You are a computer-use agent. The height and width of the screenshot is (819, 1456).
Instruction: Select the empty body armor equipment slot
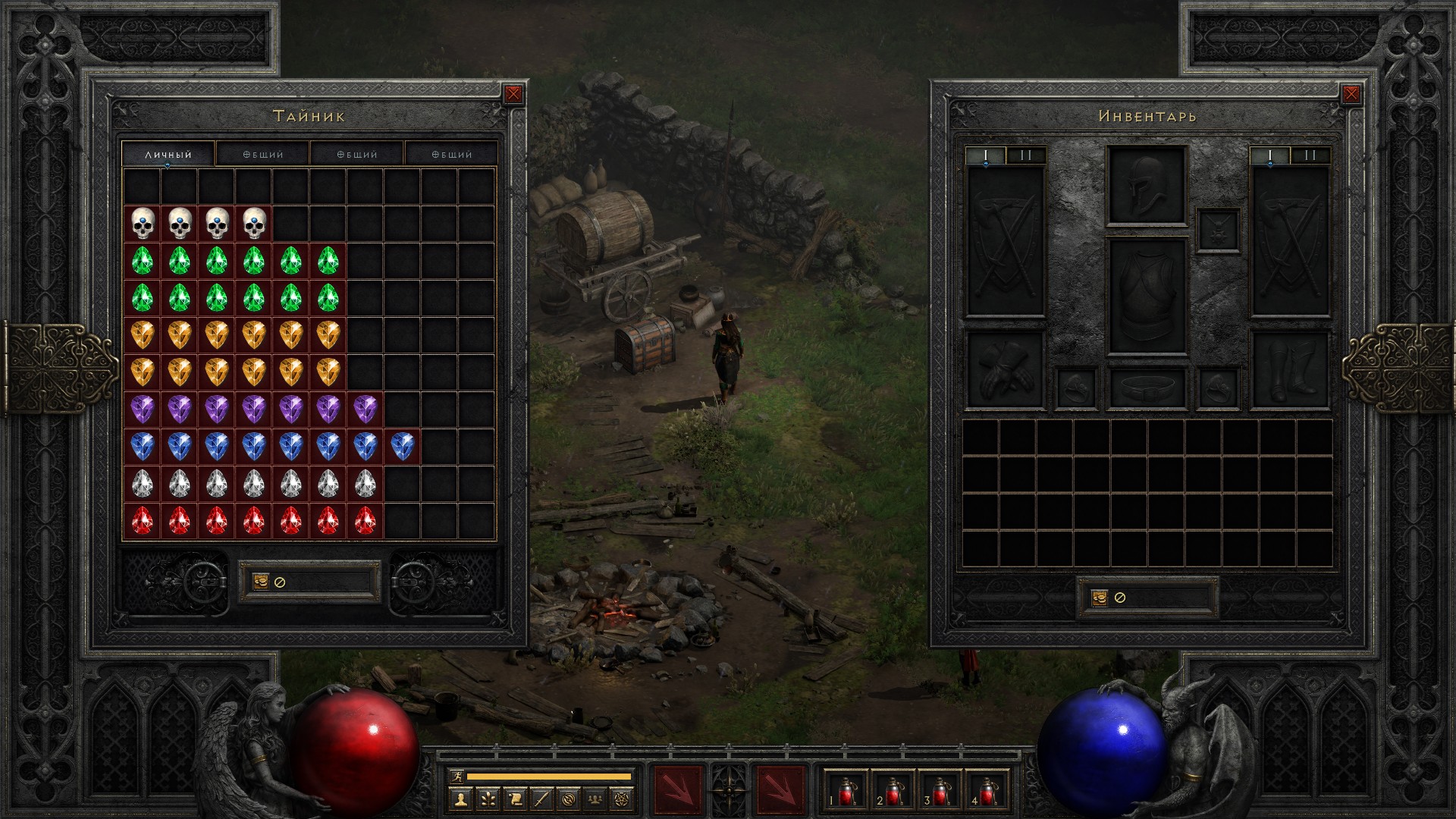(1147, 297)
